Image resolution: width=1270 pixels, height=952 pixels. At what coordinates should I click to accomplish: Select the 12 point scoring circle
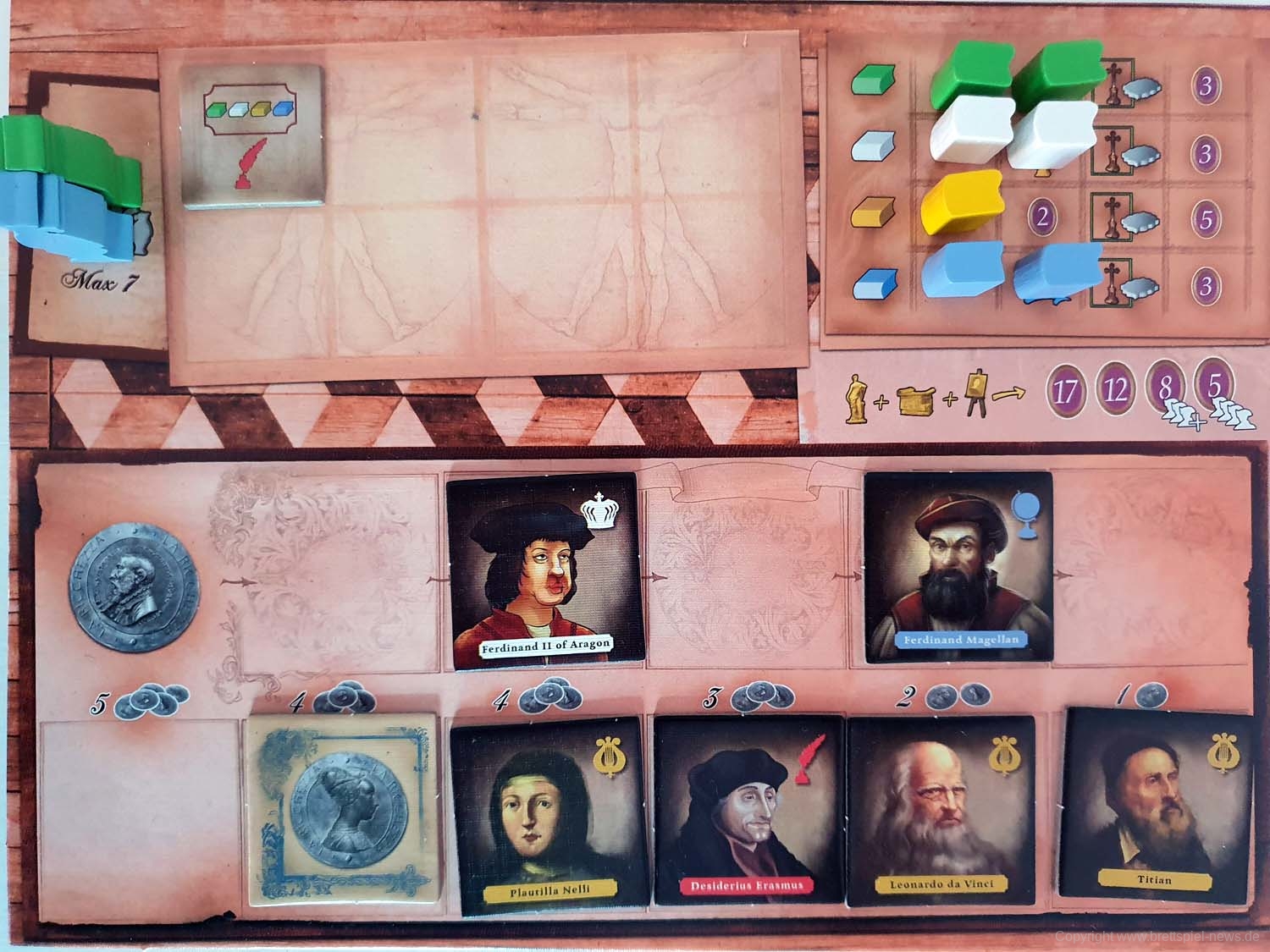[x=1118, y=390]
